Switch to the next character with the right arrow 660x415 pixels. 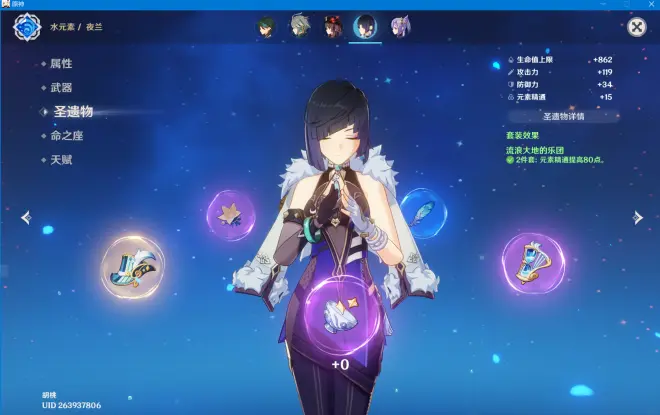click(637, 217)
